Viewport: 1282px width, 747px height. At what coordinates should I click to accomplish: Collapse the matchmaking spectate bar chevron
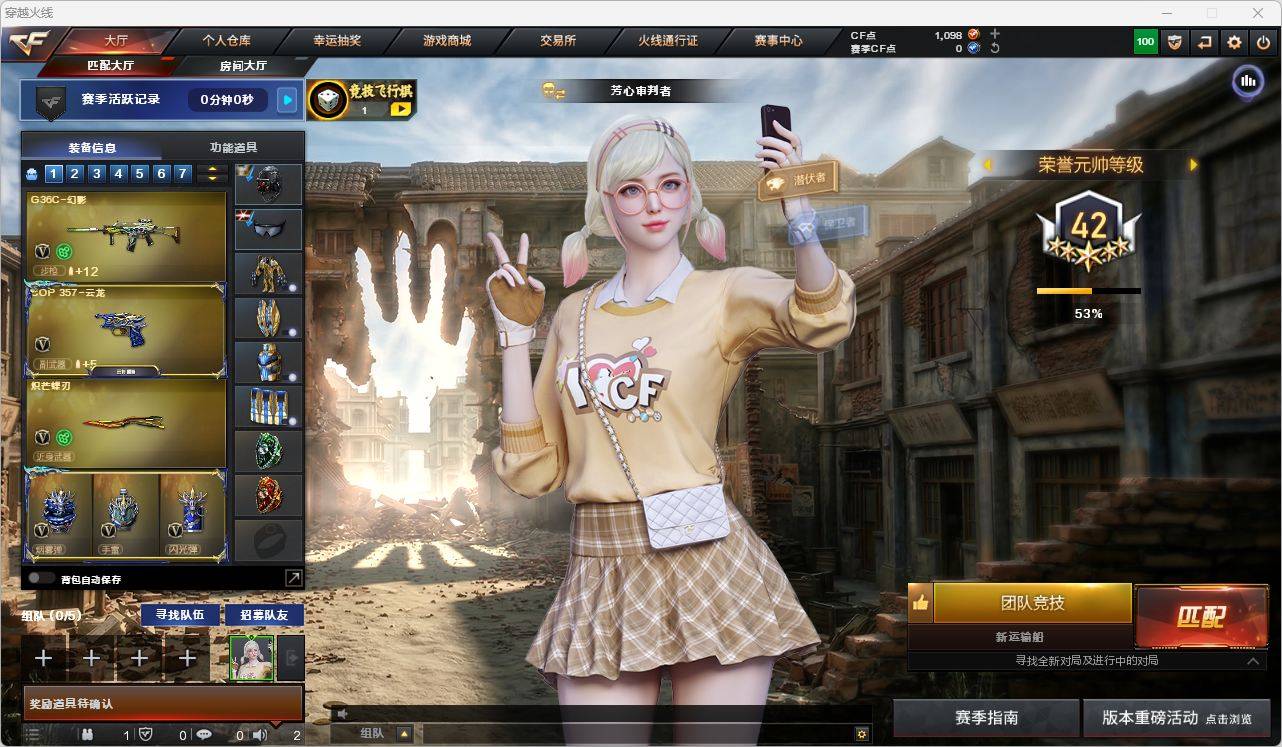coord(1253,661)
